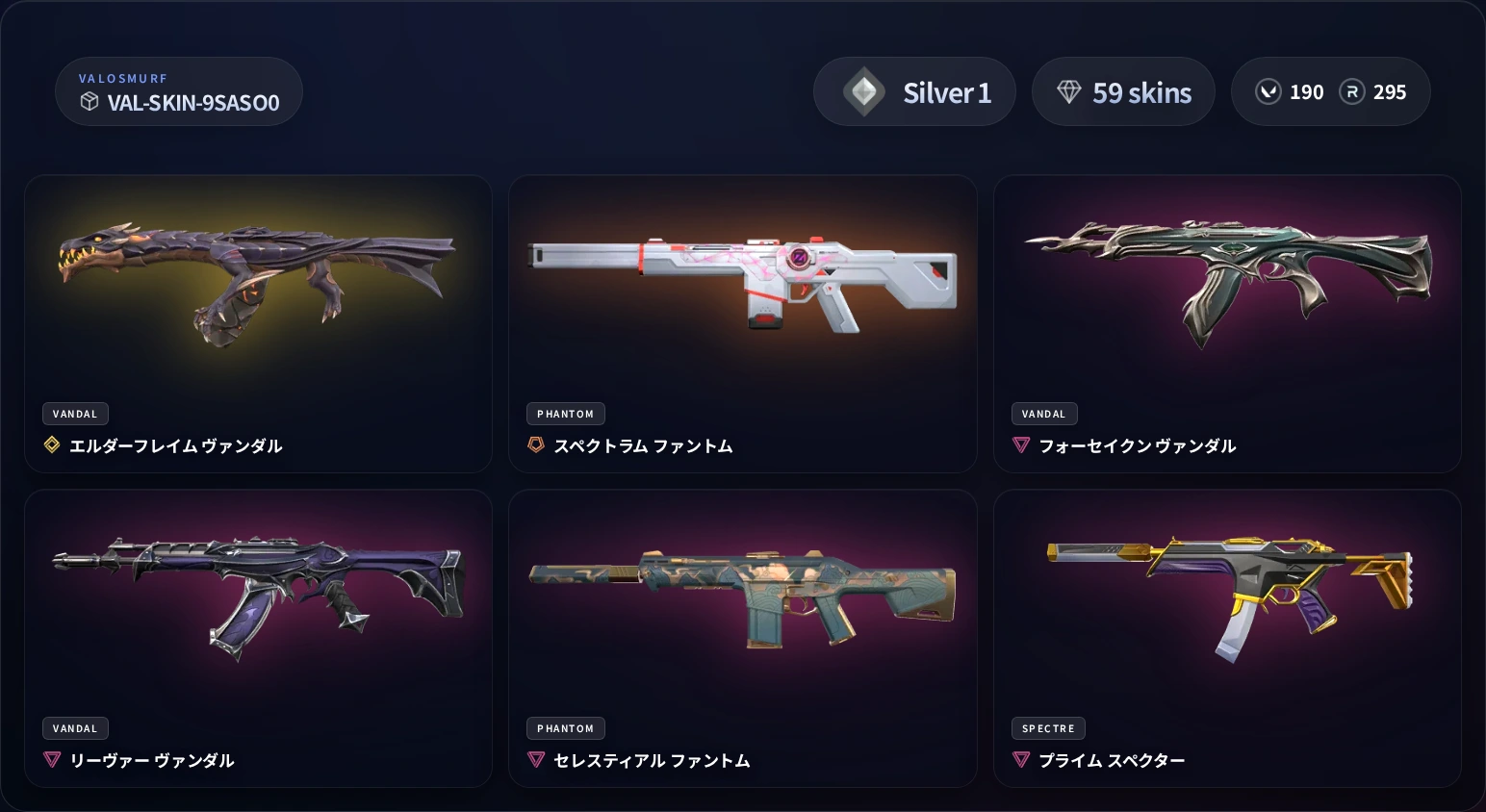Open the VAL-SKIN-9SASO0 account badge
Image resolution: width=1486 pixels, height=812 pixels.
179,91
